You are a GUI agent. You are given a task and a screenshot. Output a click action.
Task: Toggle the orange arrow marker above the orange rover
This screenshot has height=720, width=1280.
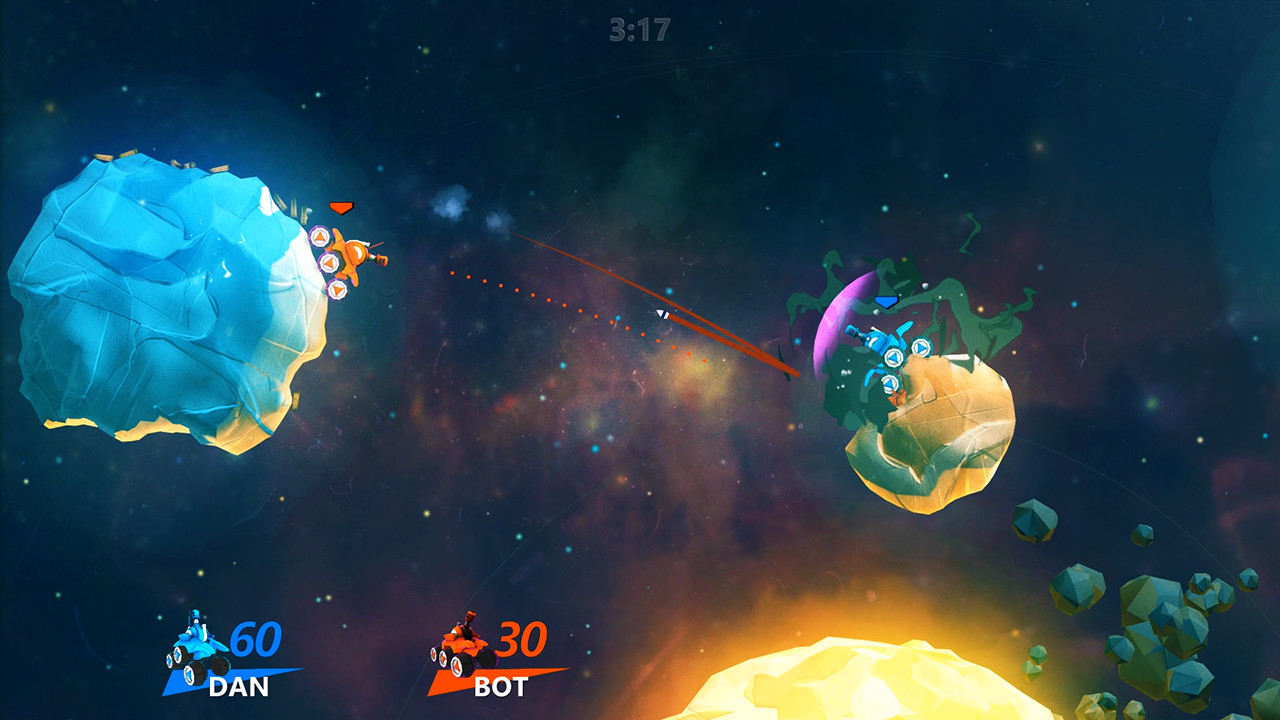tap(341, 207)
